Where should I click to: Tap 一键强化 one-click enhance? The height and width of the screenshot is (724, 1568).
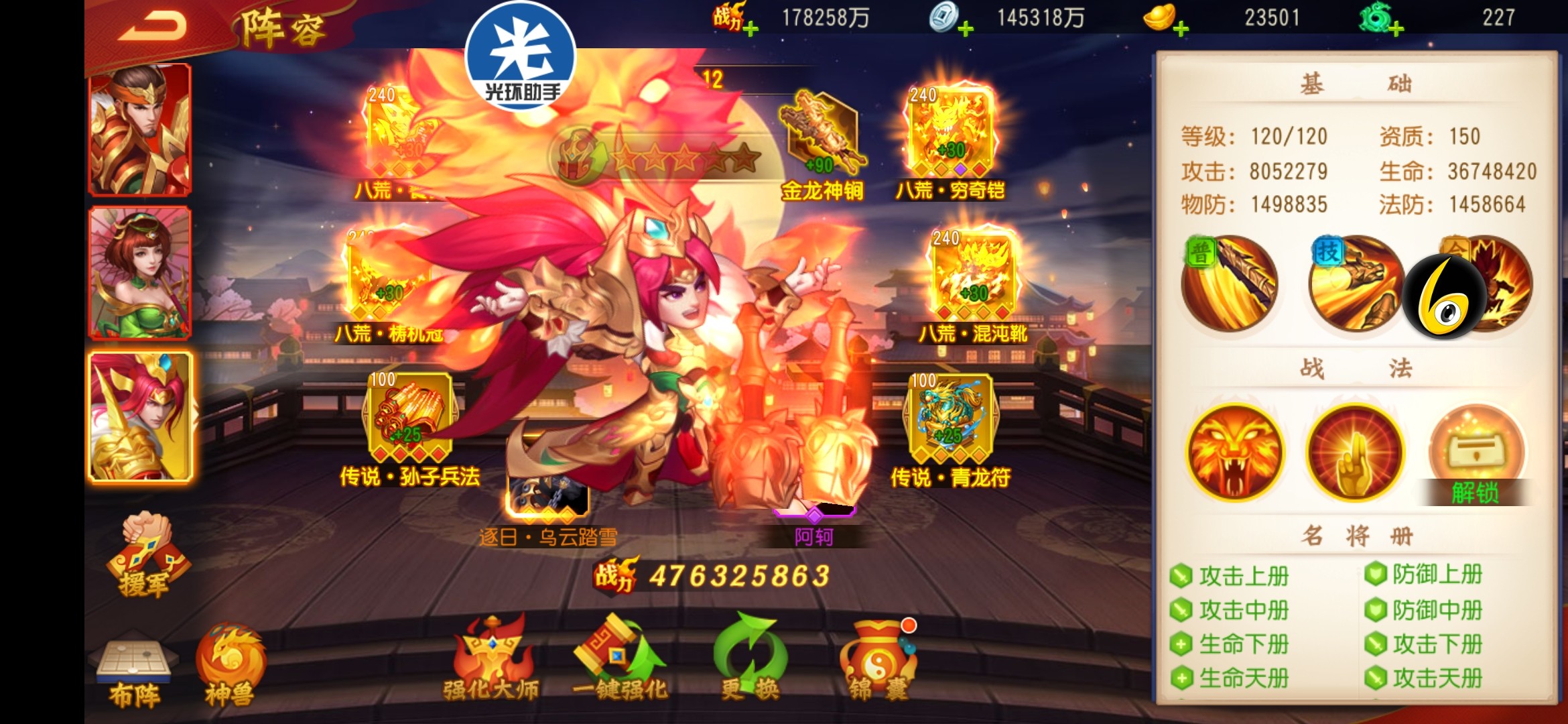click(x=620, y=659)
